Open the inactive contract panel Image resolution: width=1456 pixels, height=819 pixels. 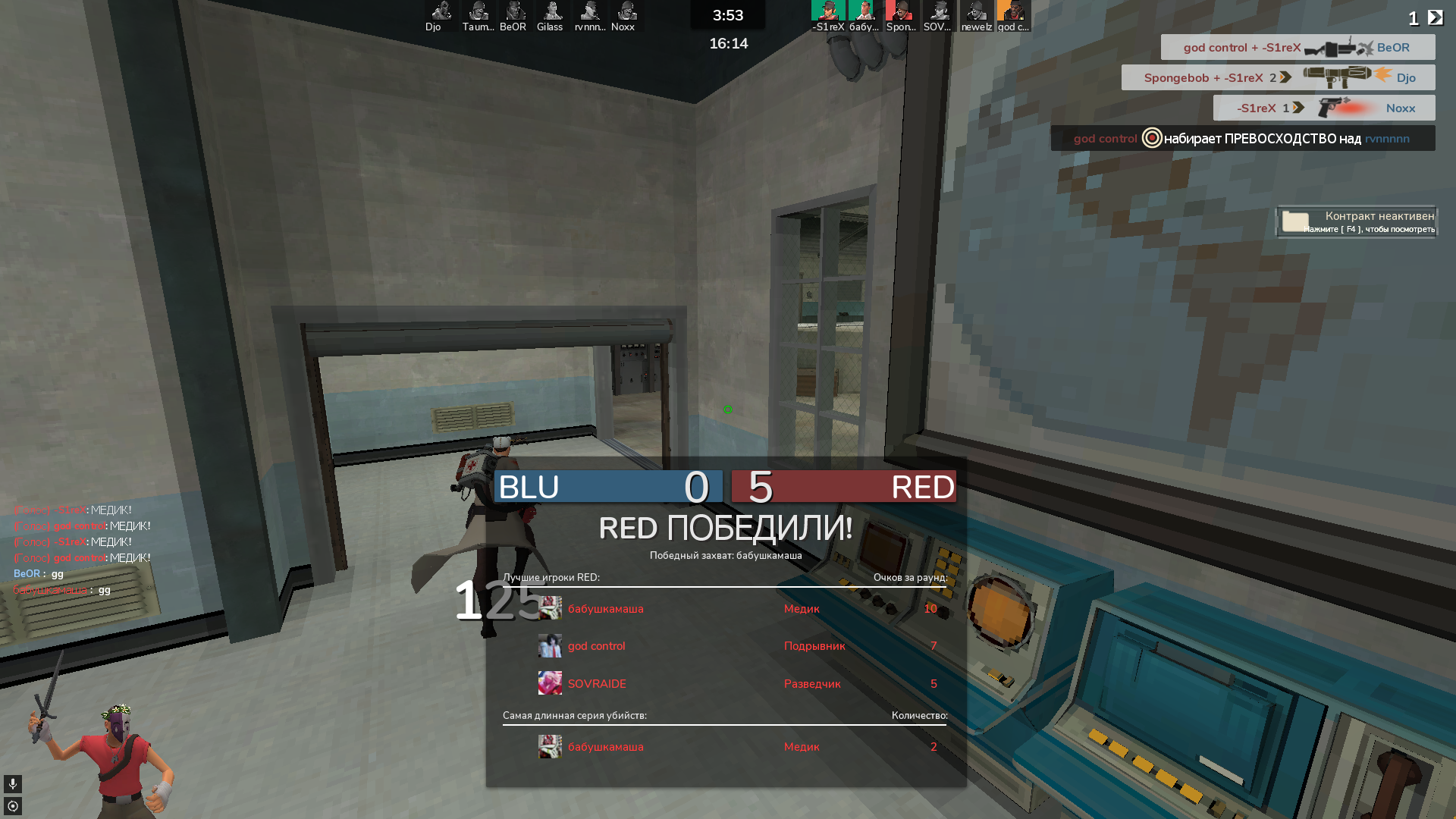click(x=1357, y=221)
